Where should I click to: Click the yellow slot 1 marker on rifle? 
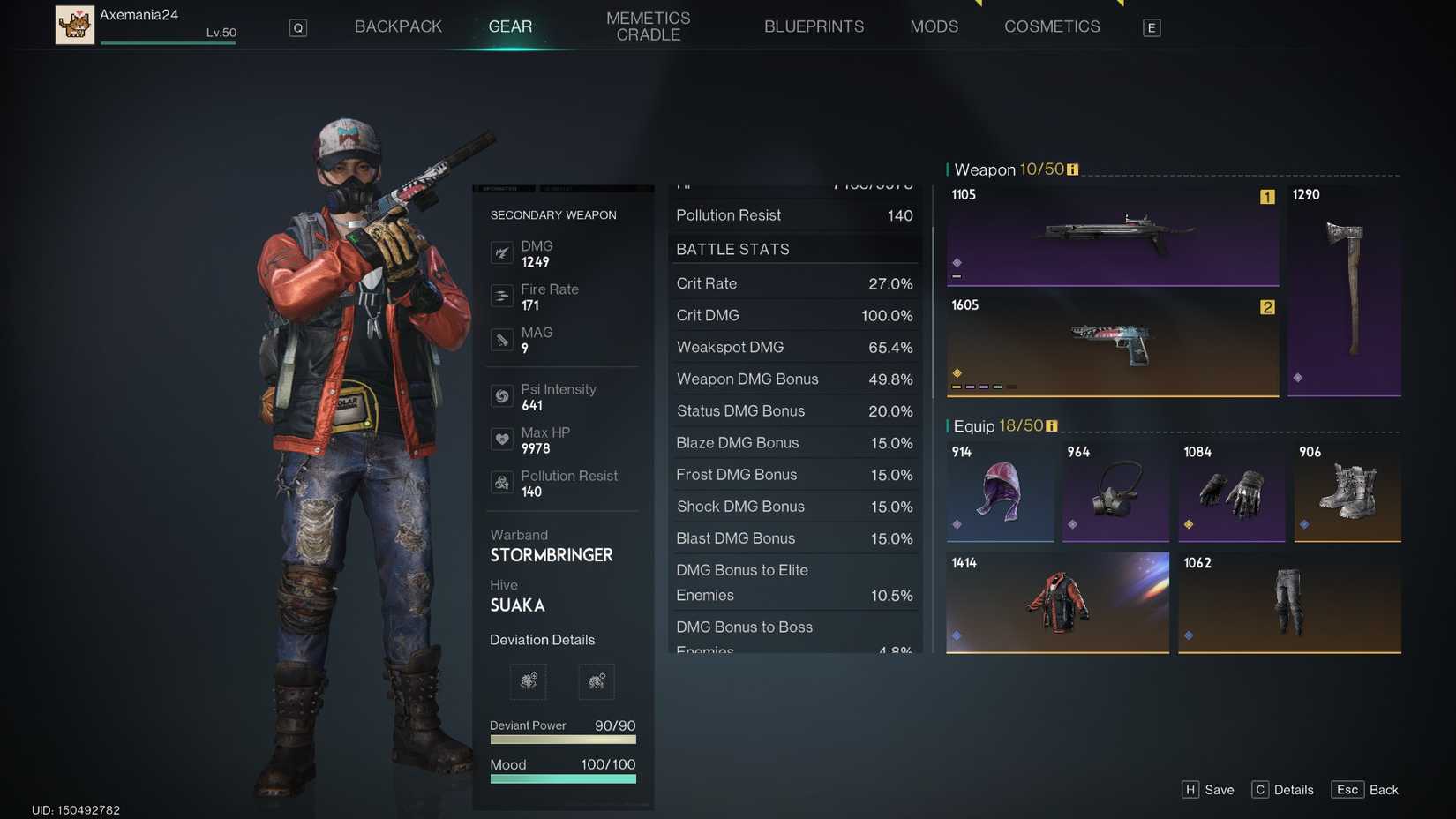tap(1267, 198)
